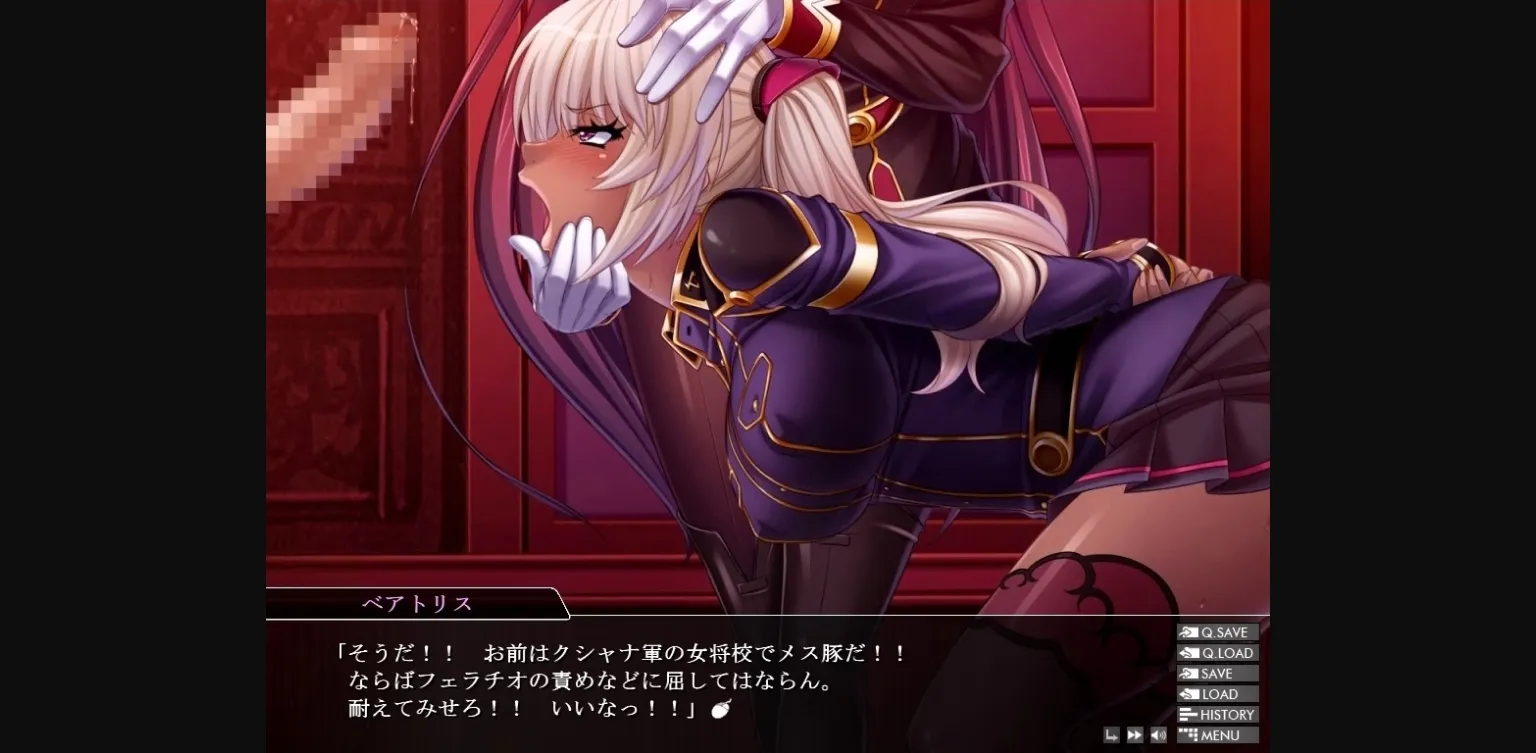Click the quick save icon on Q.SAVE
The width and height of the screenshot is (1536, 753).
pos(1188,632)
